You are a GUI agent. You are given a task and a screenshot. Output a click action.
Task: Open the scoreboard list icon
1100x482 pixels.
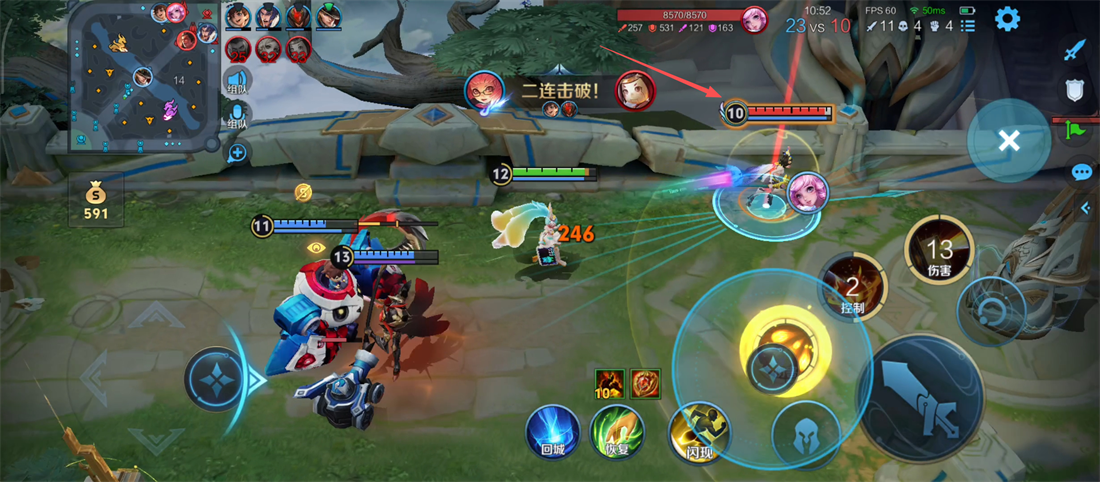tap(967, 26)
